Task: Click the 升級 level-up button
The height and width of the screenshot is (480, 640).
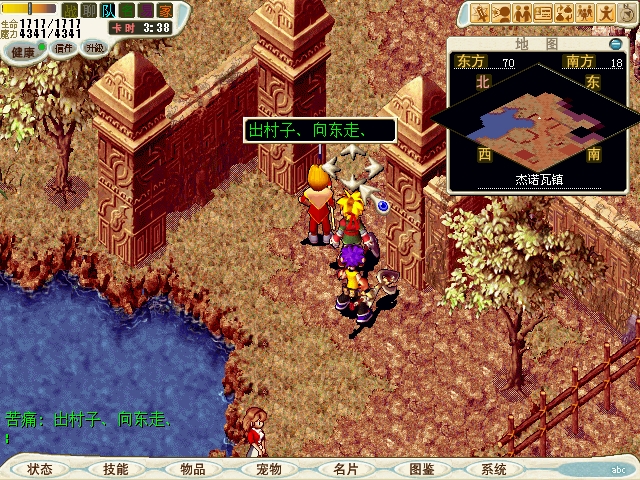Action: 94,47
